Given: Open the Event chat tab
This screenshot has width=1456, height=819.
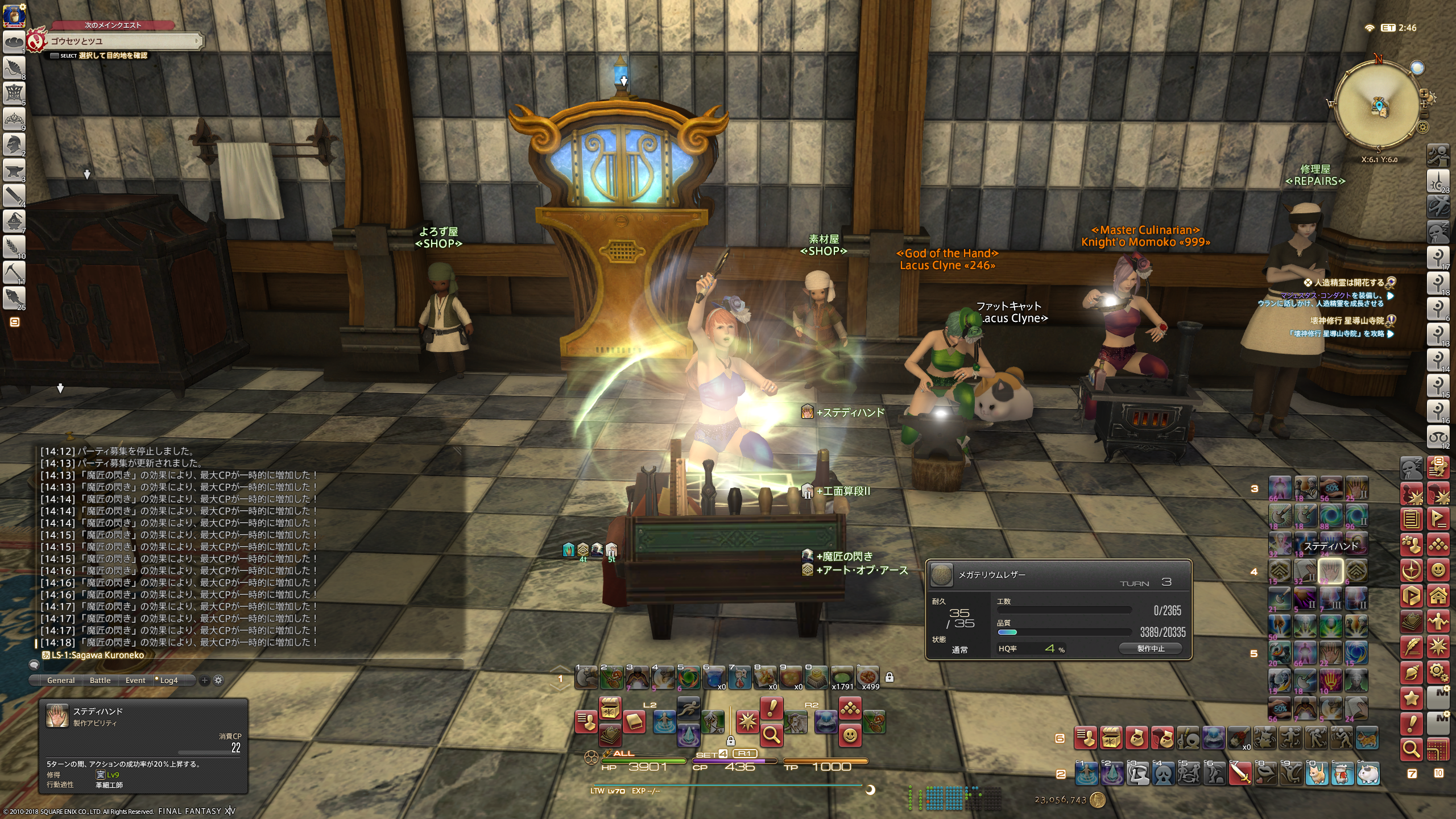Looking at the screenshot, I should (135, 680).
